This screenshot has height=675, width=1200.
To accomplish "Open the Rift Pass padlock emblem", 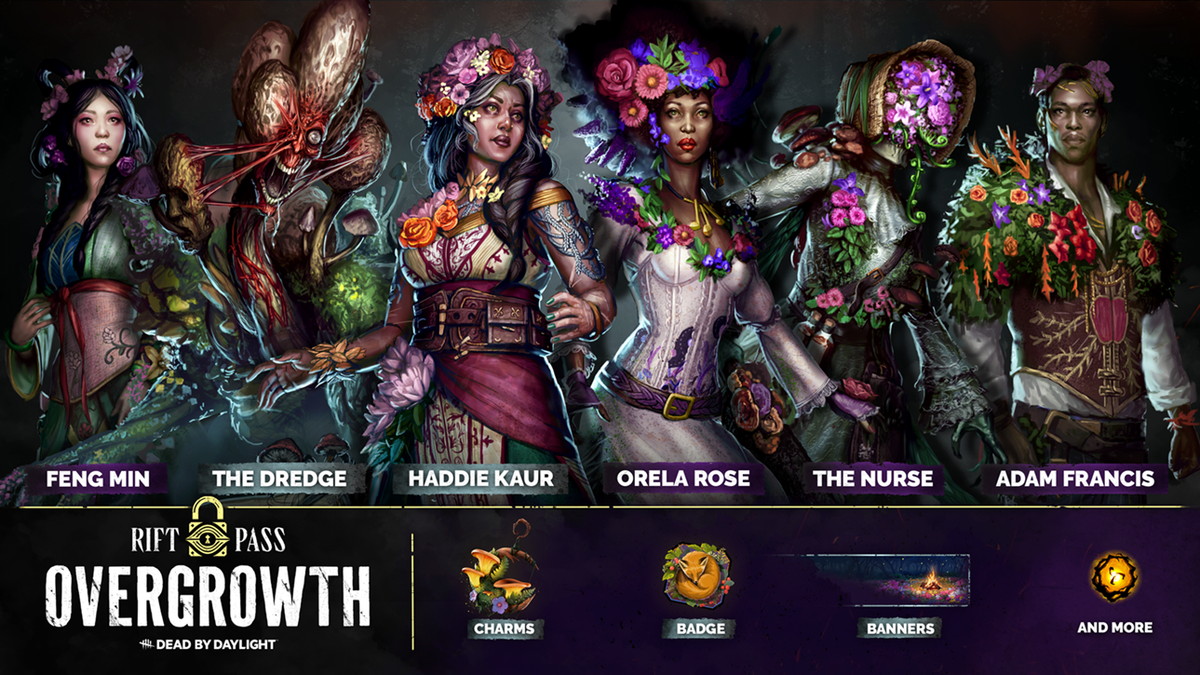I will tap(210, 527).
